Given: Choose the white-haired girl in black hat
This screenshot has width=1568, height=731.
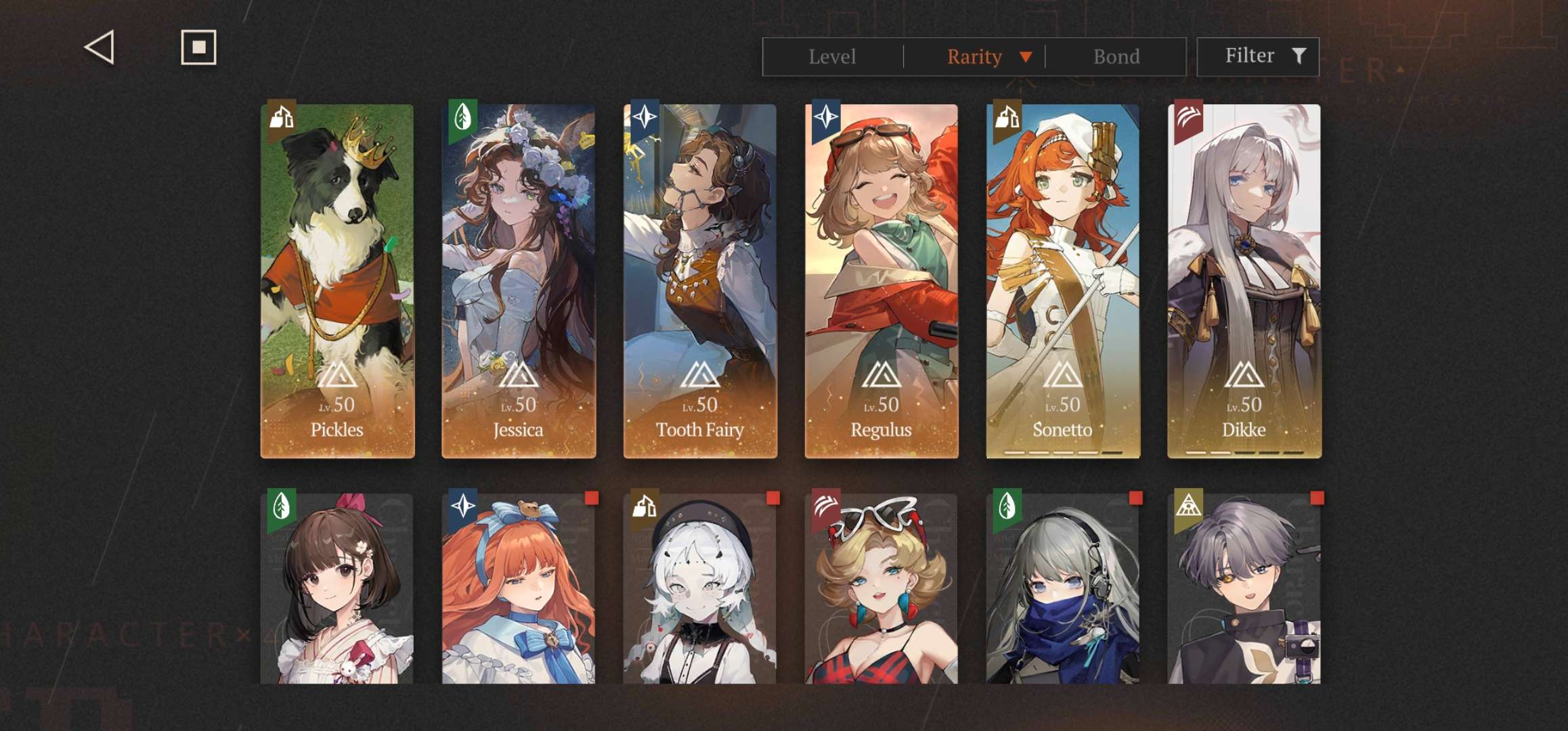Looking at the screenshot, I should (700, 589).
